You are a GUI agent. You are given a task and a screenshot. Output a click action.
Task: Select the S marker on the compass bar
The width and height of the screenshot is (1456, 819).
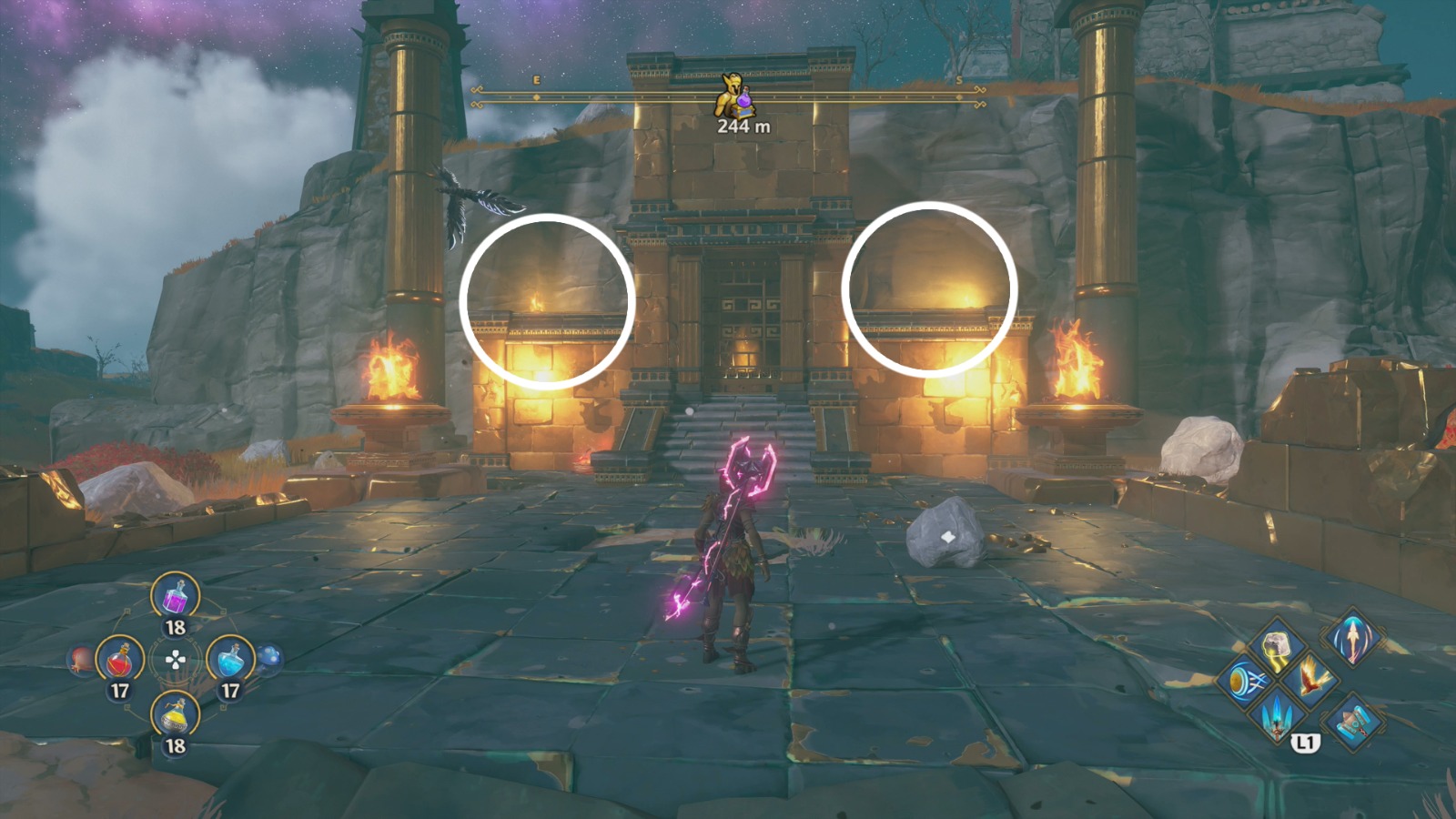pos(957,79)
